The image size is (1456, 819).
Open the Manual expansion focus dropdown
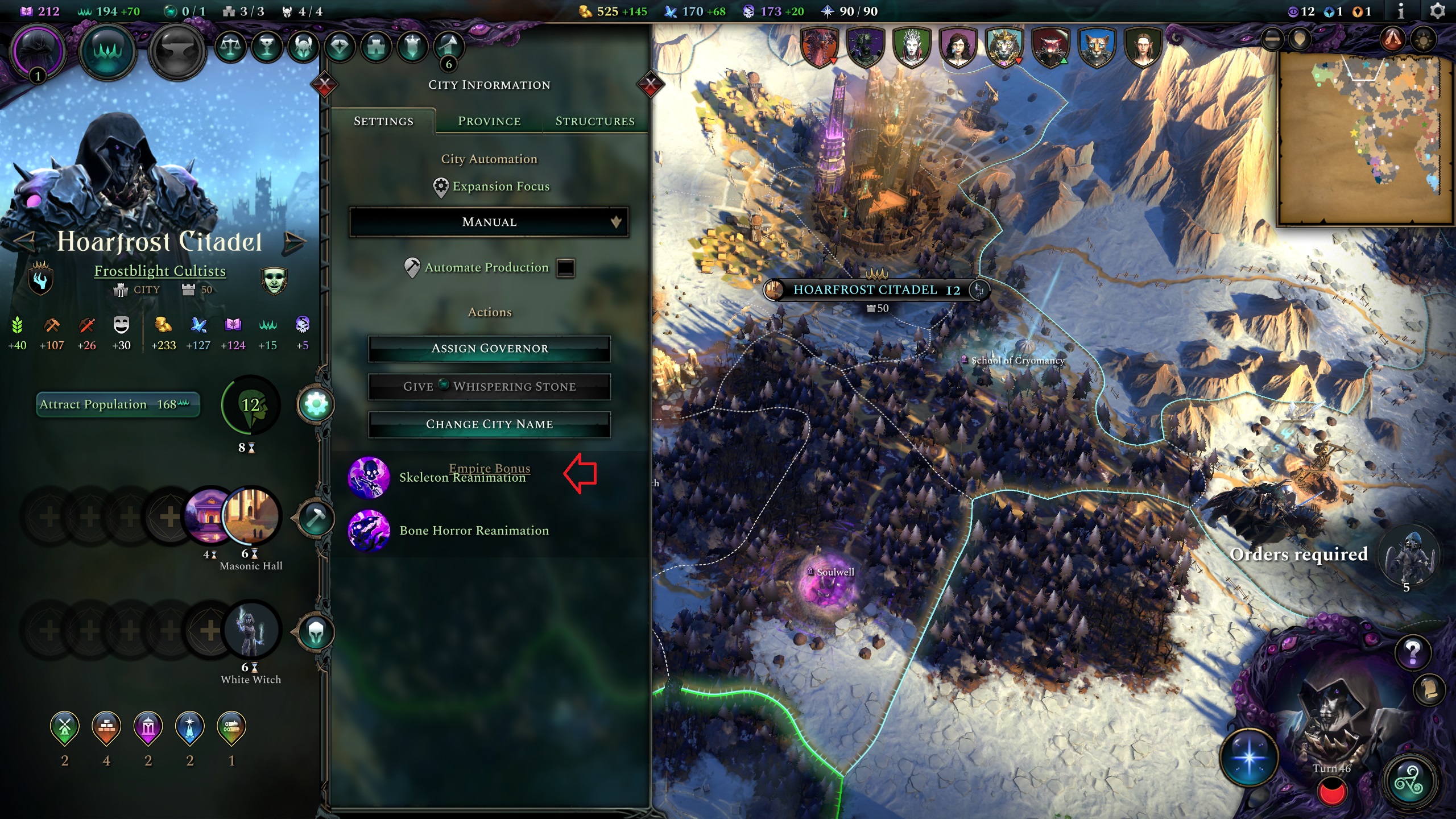[489, 222]
